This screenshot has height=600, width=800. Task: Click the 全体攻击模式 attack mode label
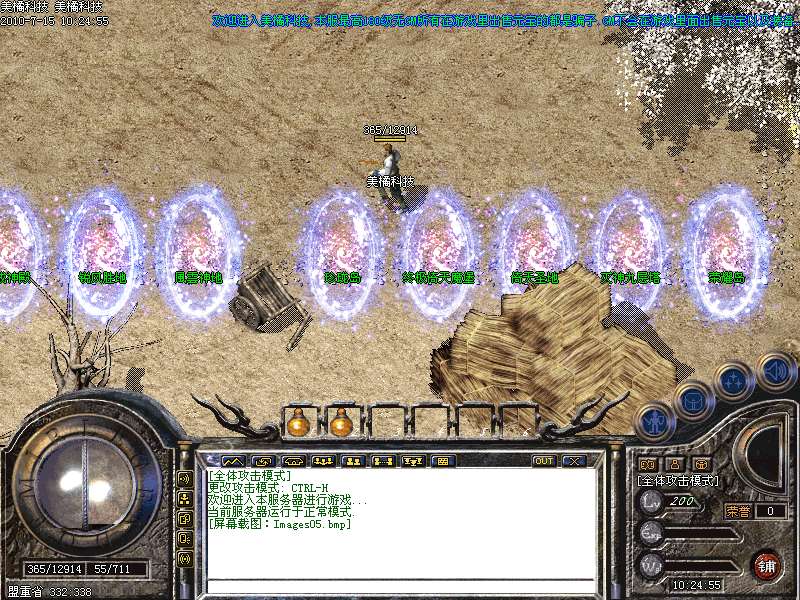678,481
